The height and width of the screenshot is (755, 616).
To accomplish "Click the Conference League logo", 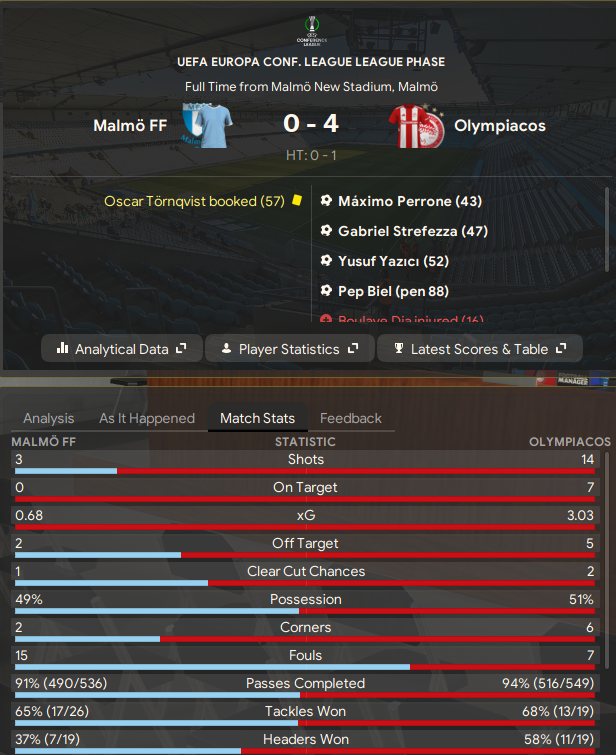I will (x=308, y=29).
